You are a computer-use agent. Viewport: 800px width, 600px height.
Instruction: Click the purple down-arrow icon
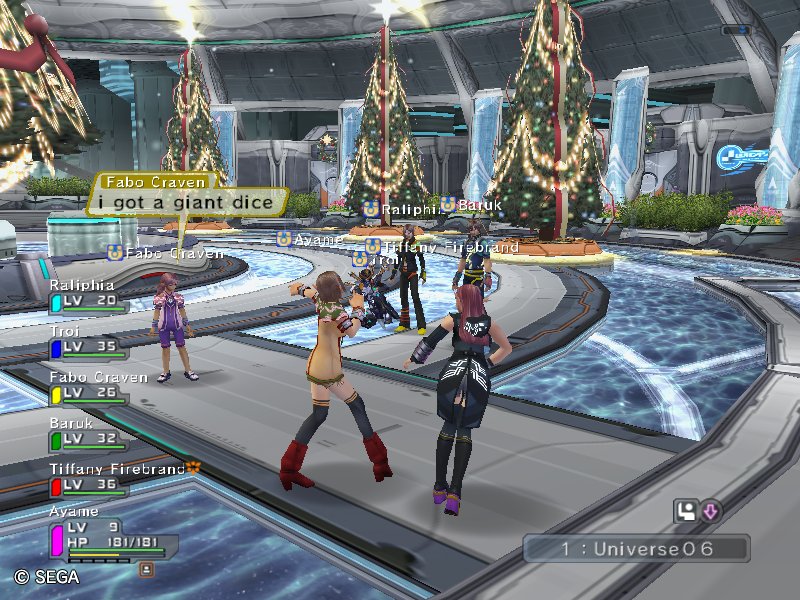coord(710,512)
